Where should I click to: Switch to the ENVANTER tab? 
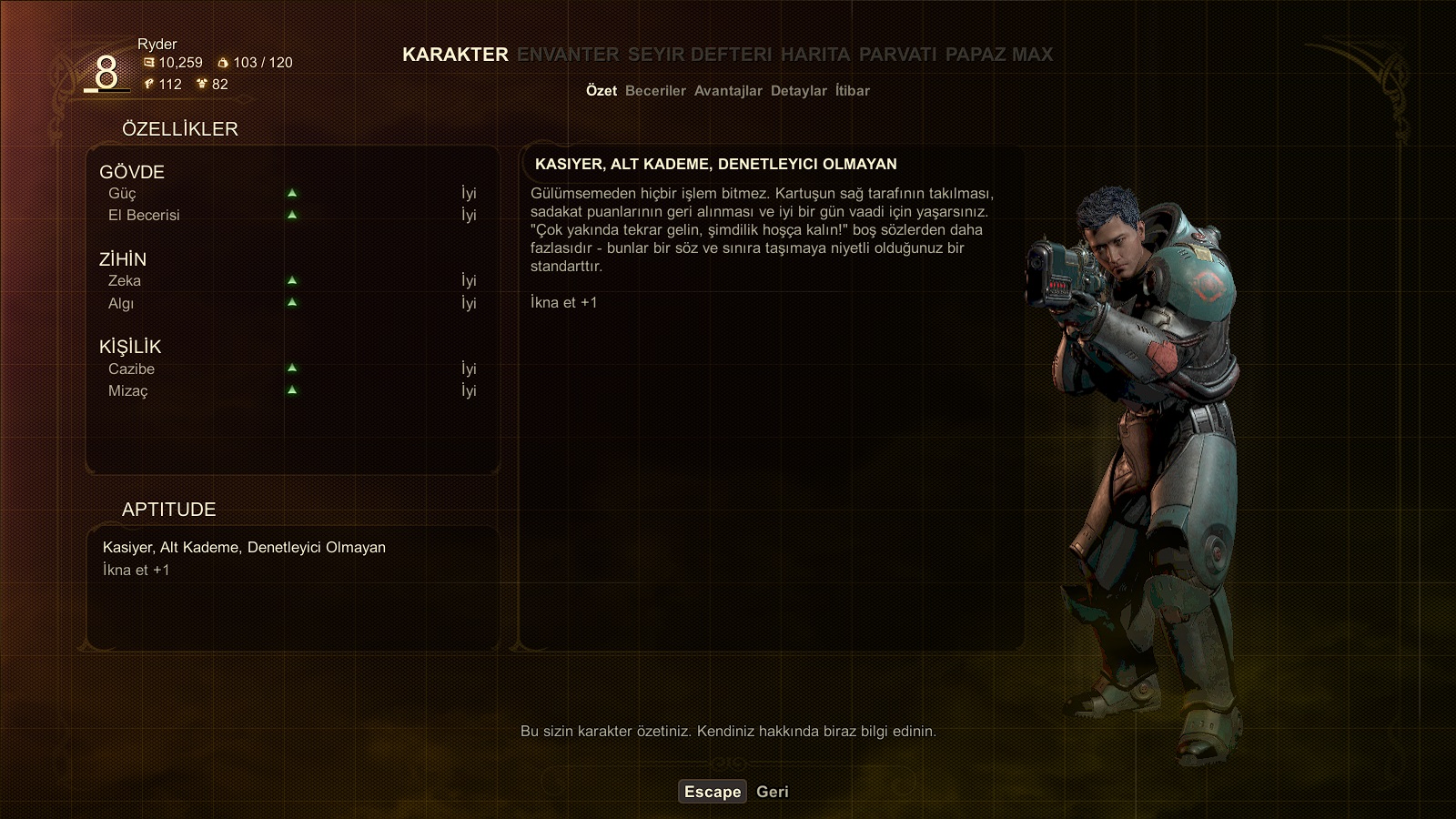[568, 55]
